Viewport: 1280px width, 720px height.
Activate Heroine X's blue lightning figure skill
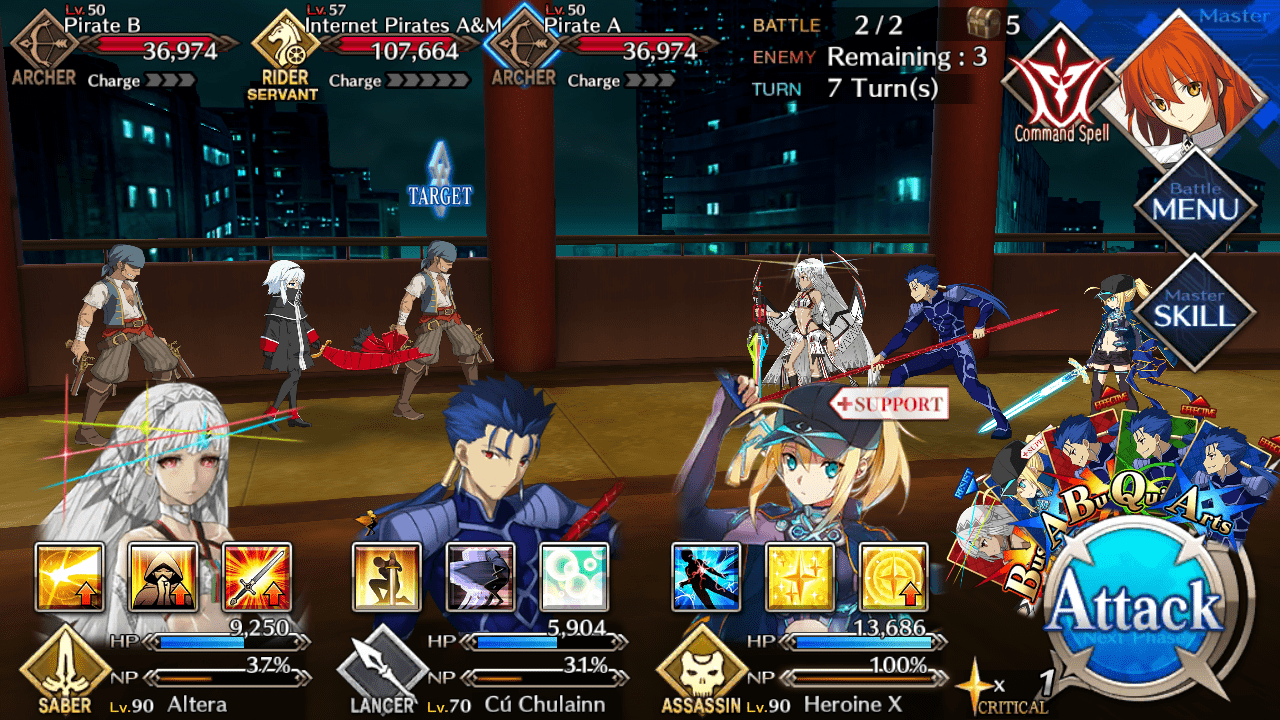(706, 577)
